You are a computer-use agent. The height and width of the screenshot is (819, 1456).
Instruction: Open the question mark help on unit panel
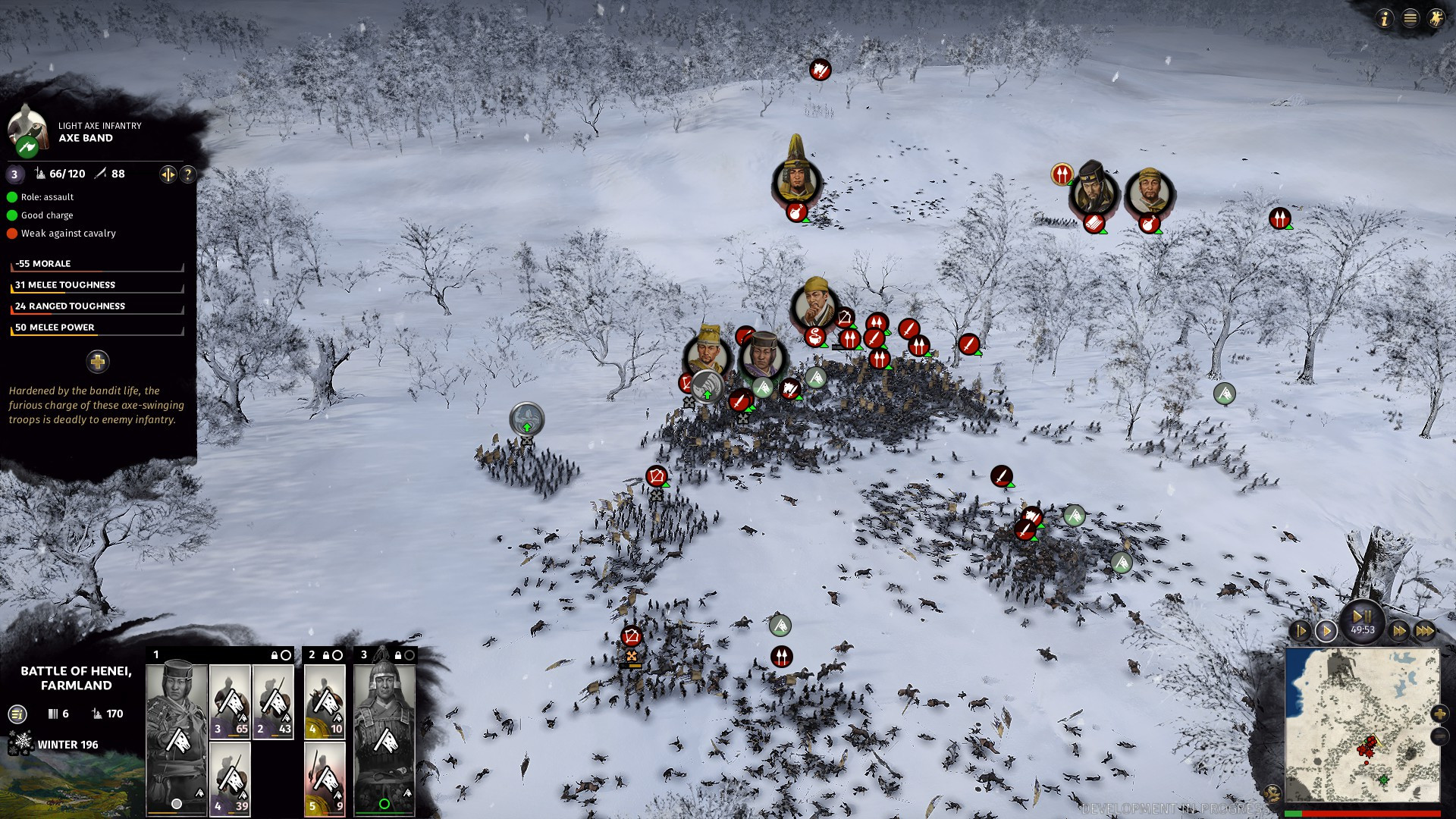tap(188, 174)
